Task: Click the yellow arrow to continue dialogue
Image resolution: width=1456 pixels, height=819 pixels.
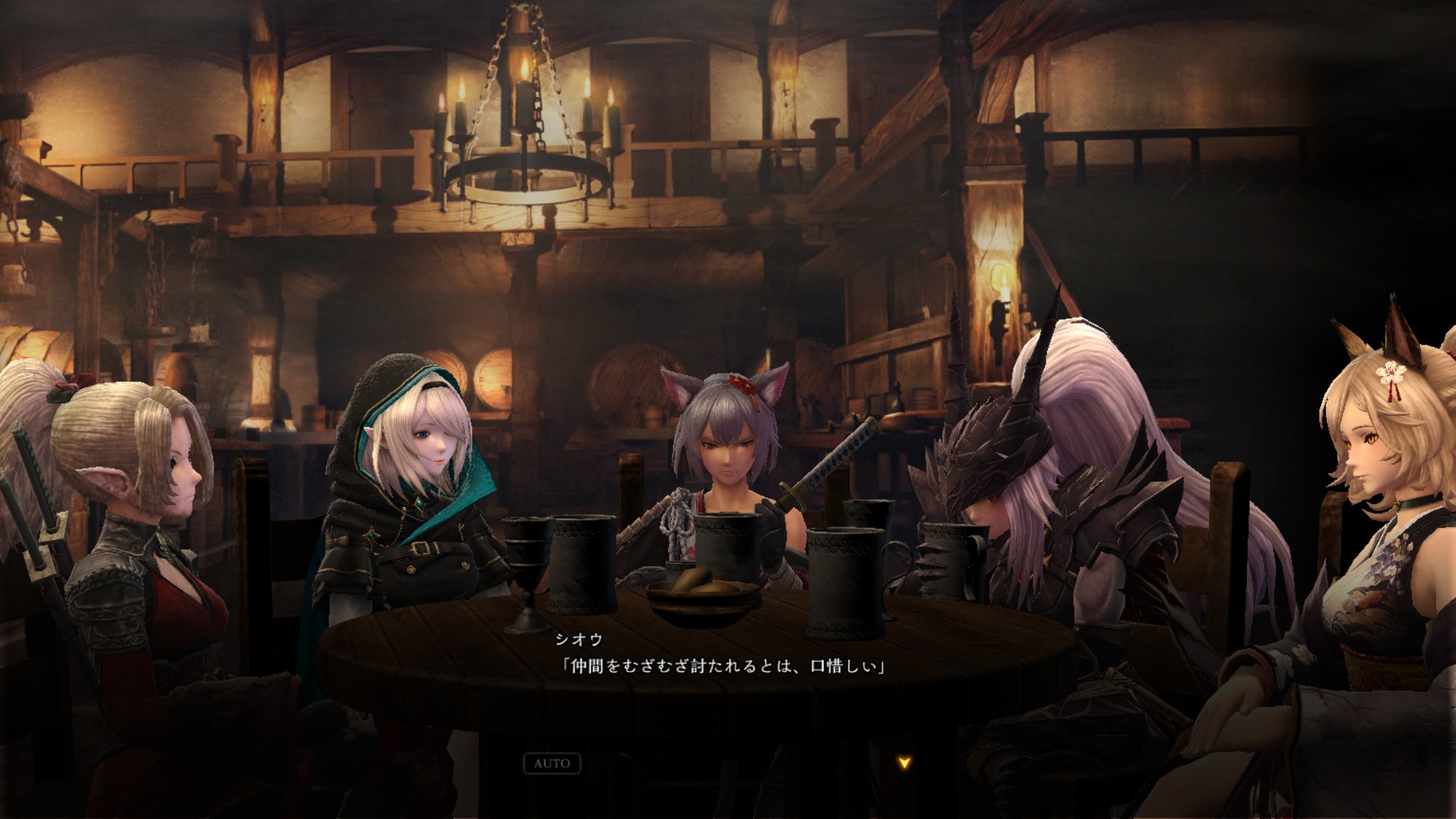Action: click(903, 763)
